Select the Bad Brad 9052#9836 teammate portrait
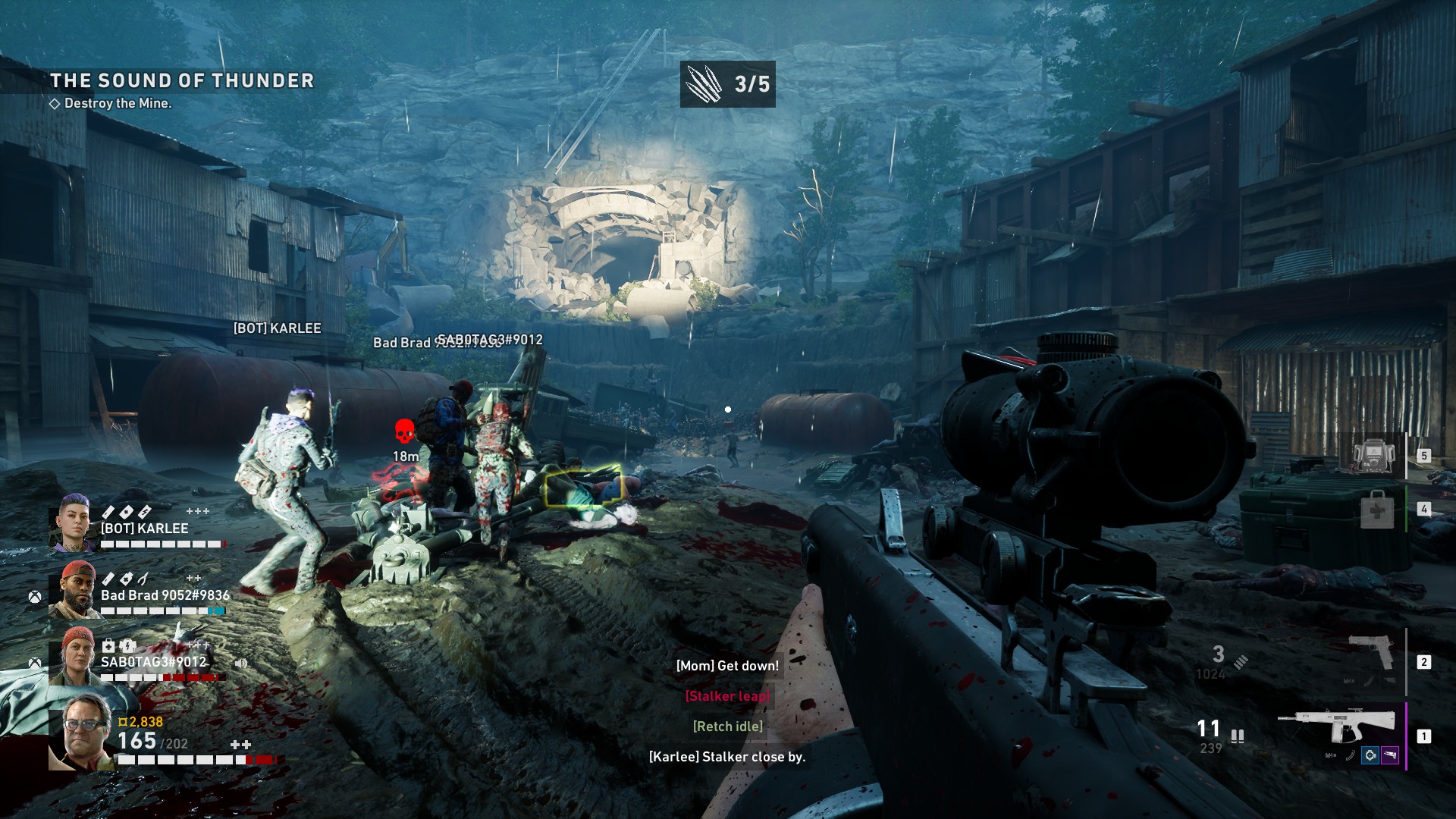Screen dimensions: 1456x819 (74, 590)
